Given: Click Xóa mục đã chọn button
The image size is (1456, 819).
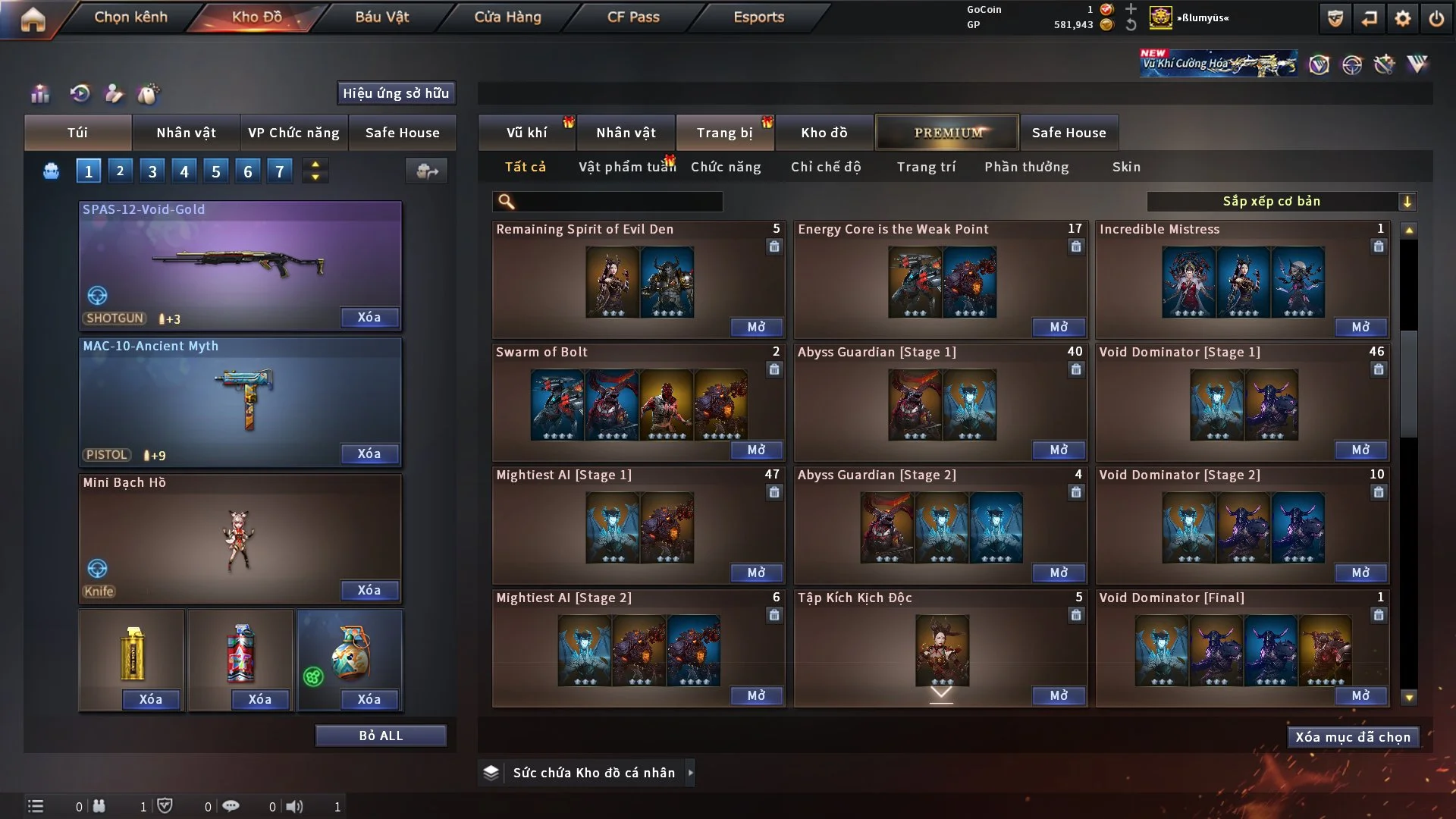Looking at the screenshot, I should pos(1353,737).
